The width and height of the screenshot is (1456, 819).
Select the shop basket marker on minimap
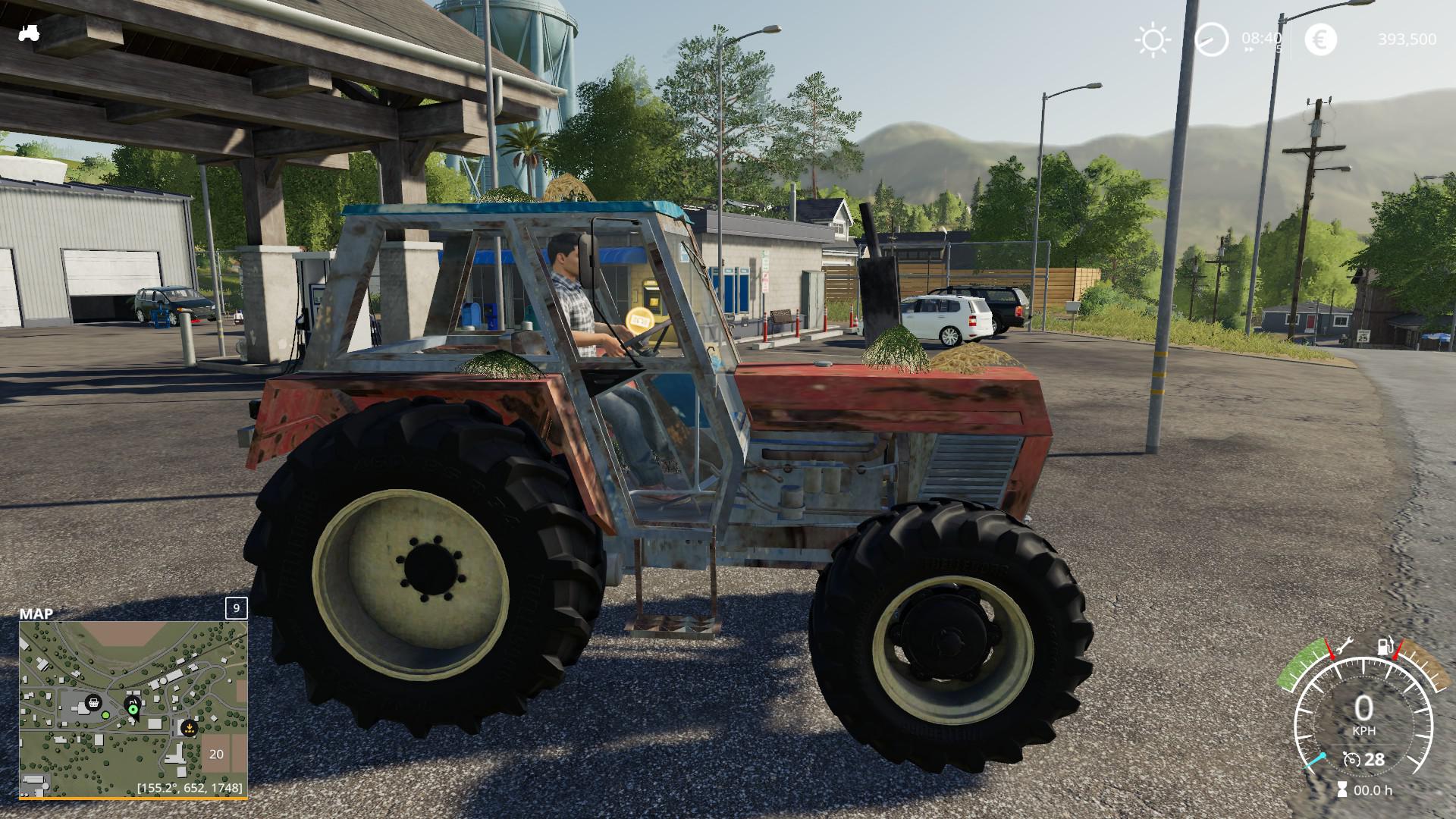click(93, 703)
